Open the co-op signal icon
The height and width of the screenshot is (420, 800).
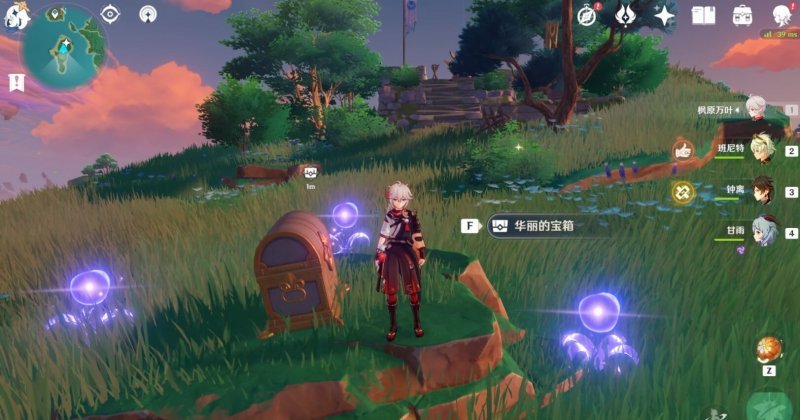[148, 14]
